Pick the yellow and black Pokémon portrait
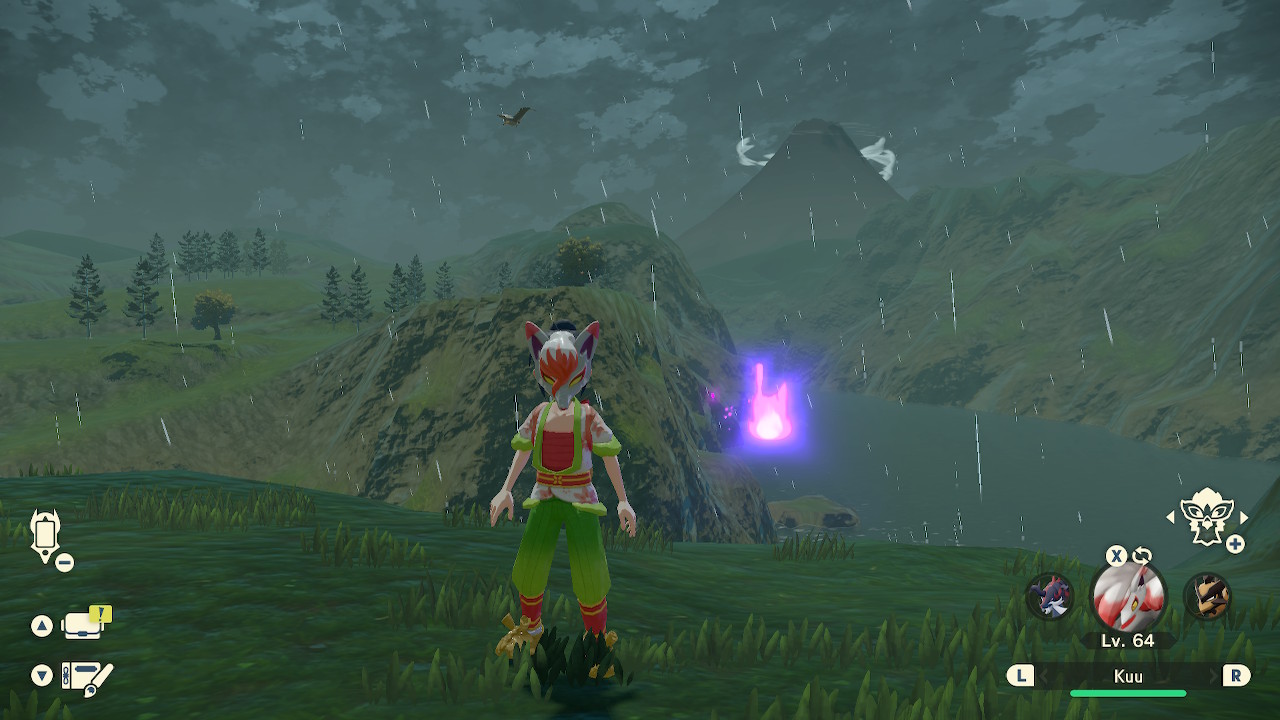 click(1207, 597)
